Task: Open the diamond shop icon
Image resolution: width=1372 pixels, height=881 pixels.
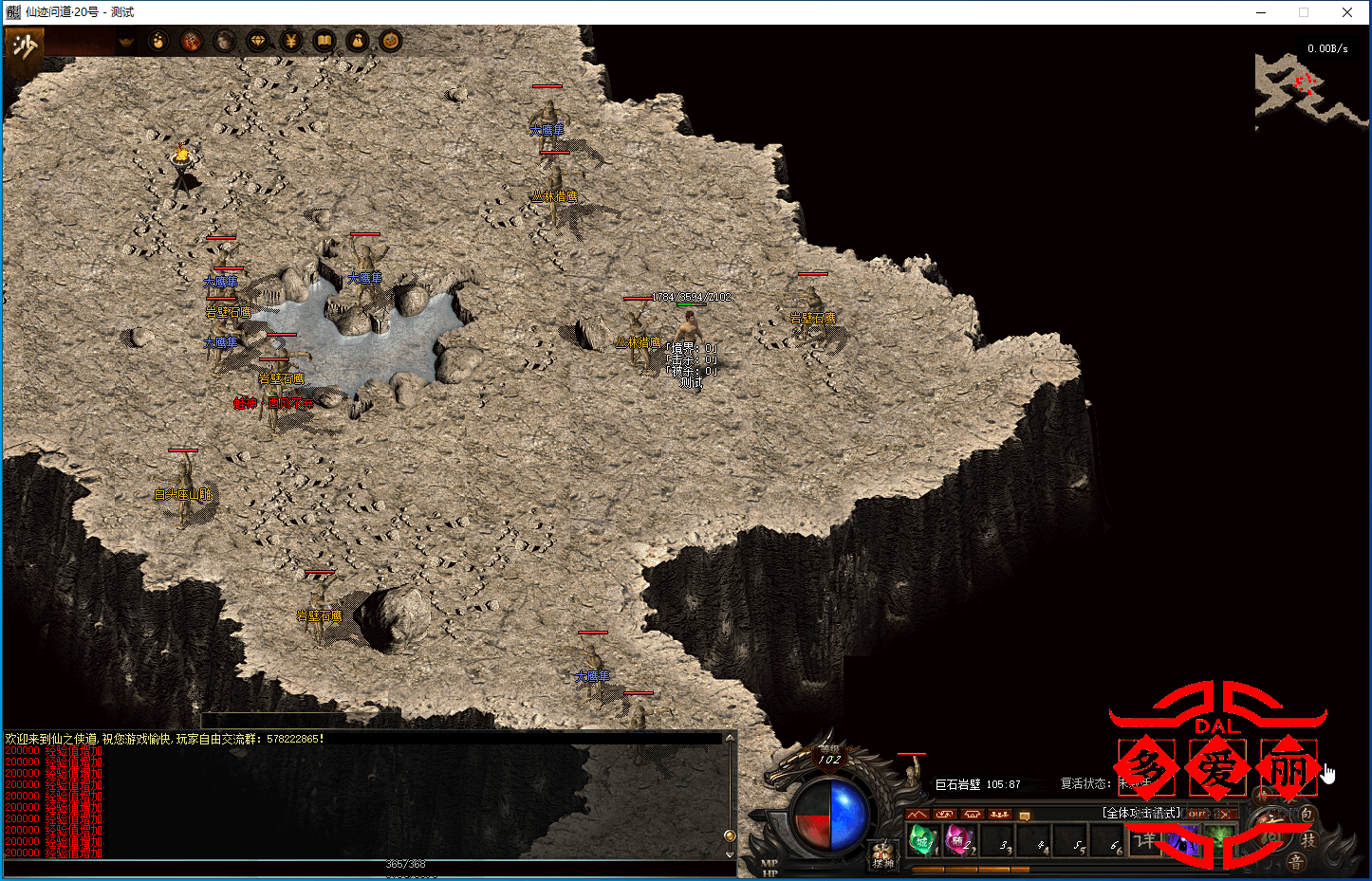Action: coord(258,41)
